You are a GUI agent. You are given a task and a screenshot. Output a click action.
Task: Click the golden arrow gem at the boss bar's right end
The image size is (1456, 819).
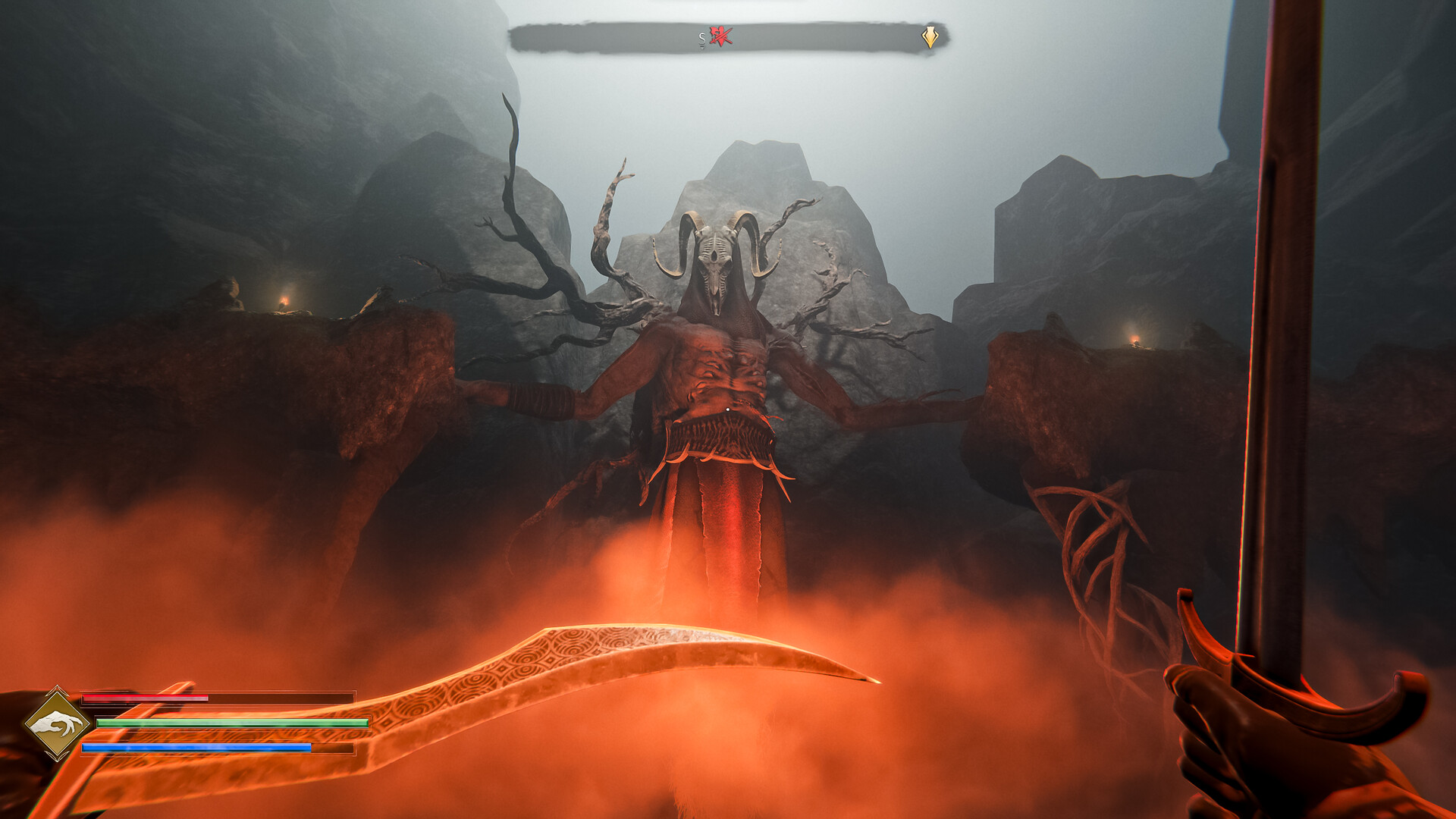tap(930, 36)
